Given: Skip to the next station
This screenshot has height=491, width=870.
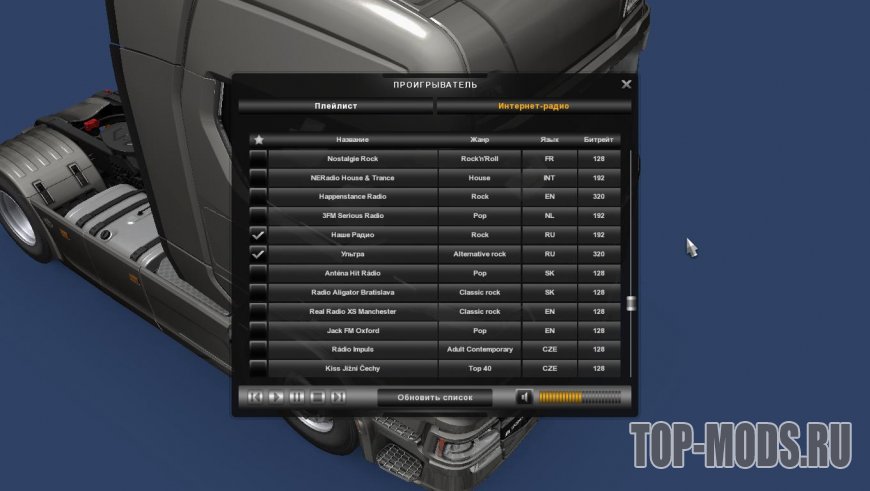Looking at the screenshot, I should (x=339, y=397).
